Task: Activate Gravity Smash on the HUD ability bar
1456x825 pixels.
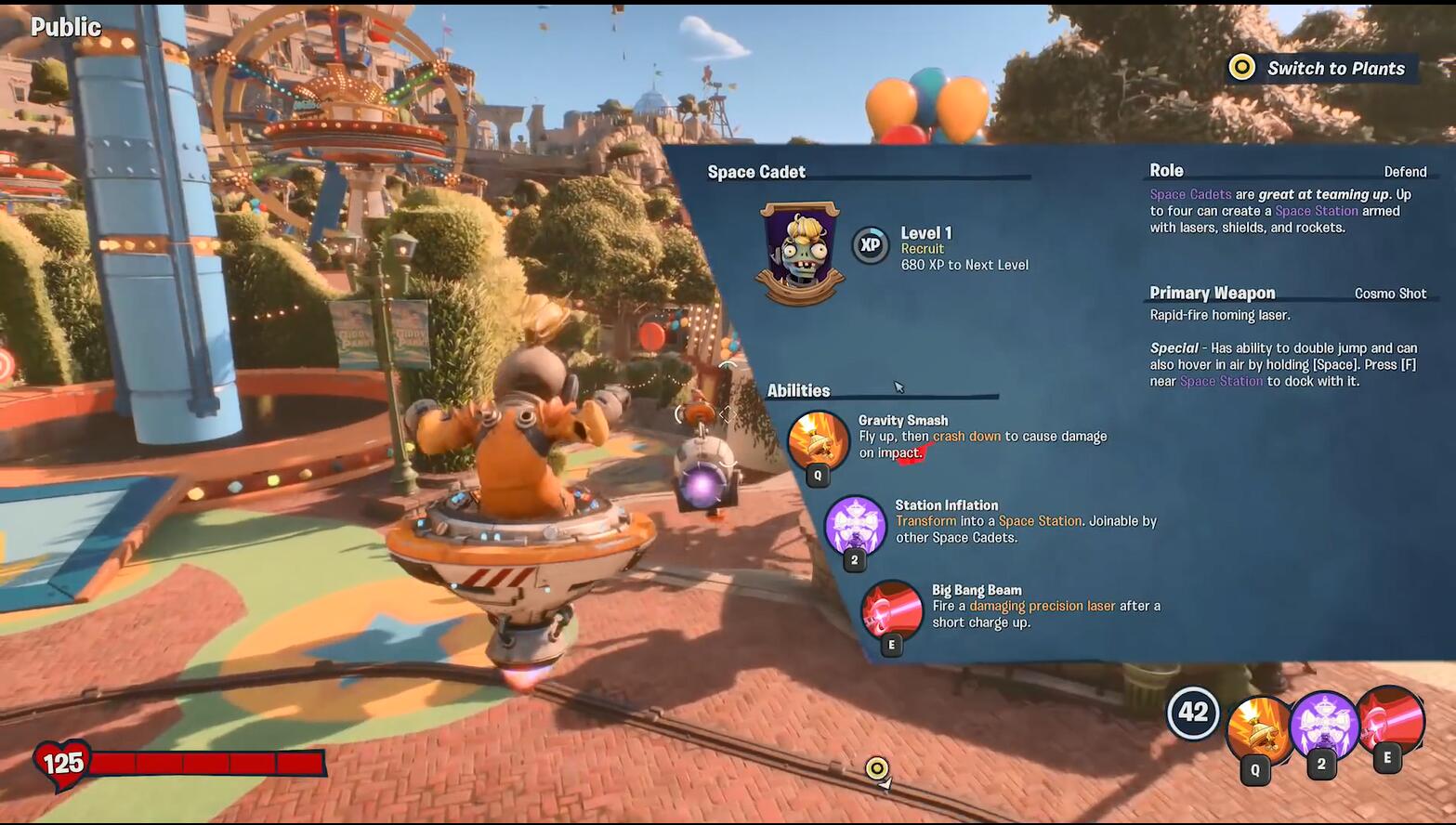Action: (x=1258, y=729)
